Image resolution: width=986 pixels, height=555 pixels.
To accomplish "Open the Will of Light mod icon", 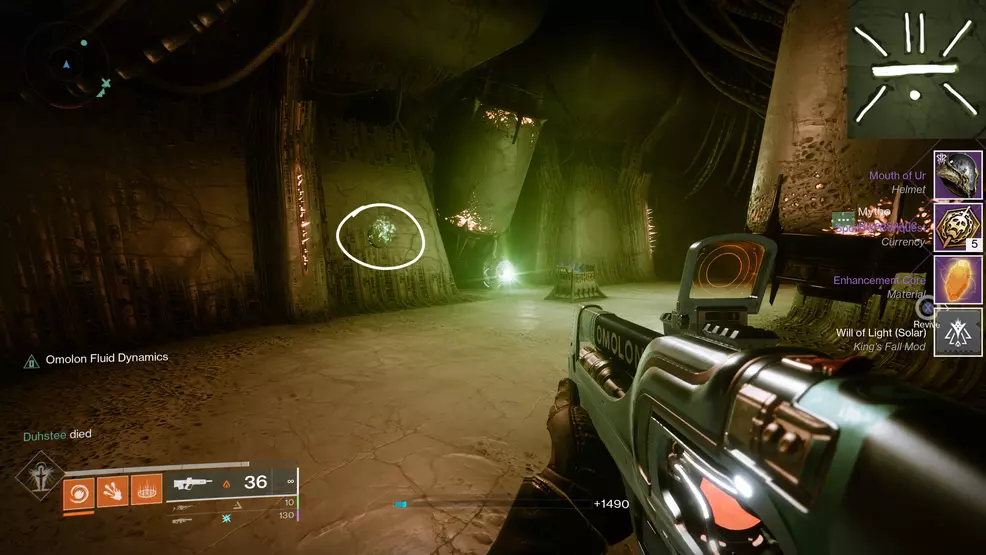I will (958, 332).
